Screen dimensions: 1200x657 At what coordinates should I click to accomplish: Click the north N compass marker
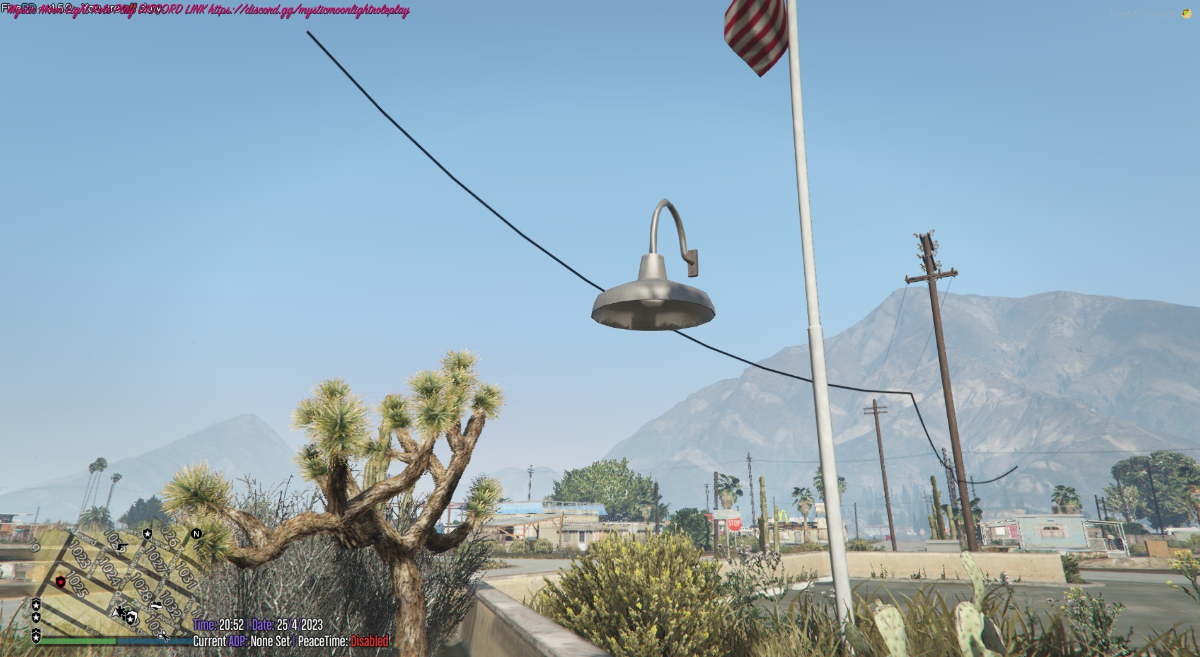(x=196, y=533)
